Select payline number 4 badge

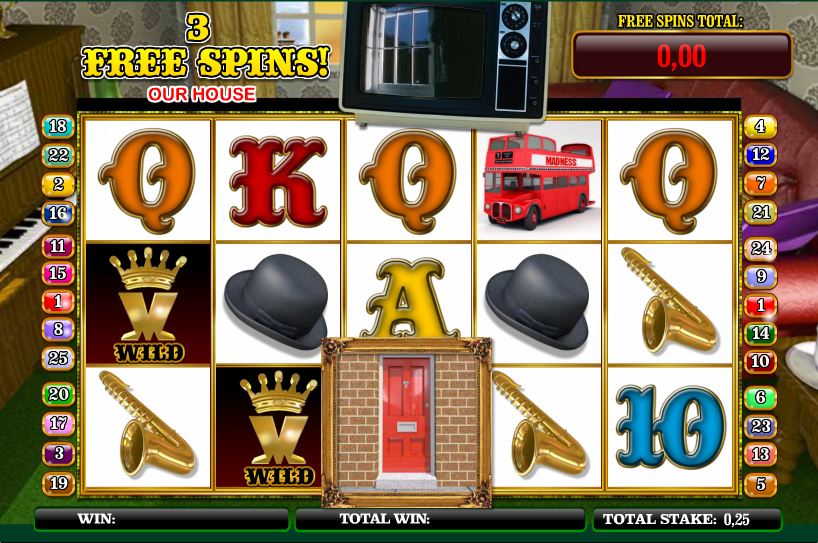[x=760, y=127]
